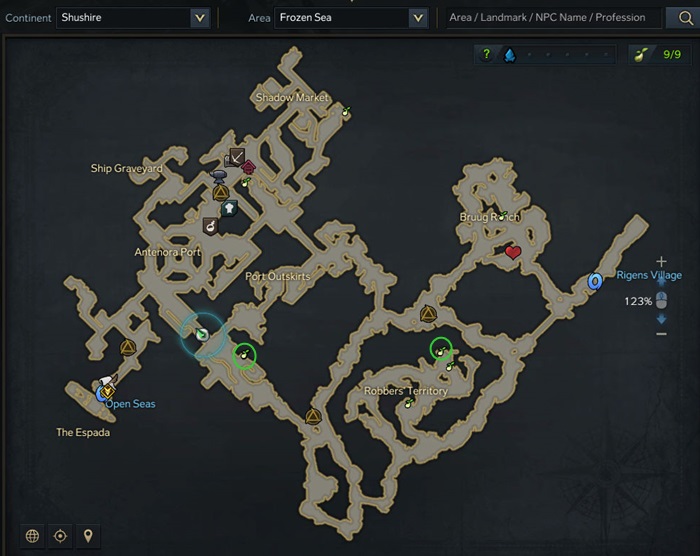Image resolution: width=700 pixels, height=556 pixels.
Task: Select the red heart marker near Bruug Ranch
Action: click(513, 252)
